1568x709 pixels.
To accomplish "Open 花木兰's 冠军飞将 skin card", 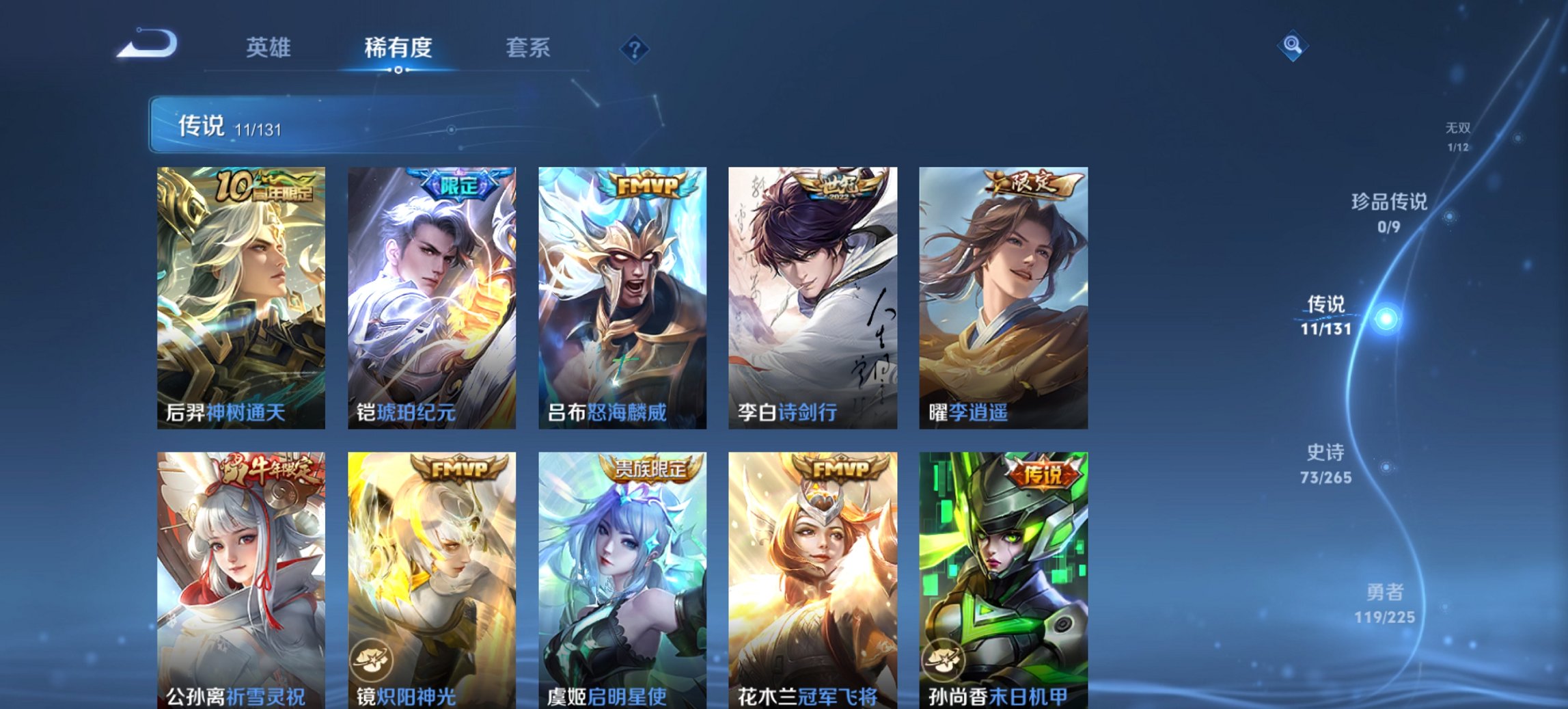I will (812, 581).
